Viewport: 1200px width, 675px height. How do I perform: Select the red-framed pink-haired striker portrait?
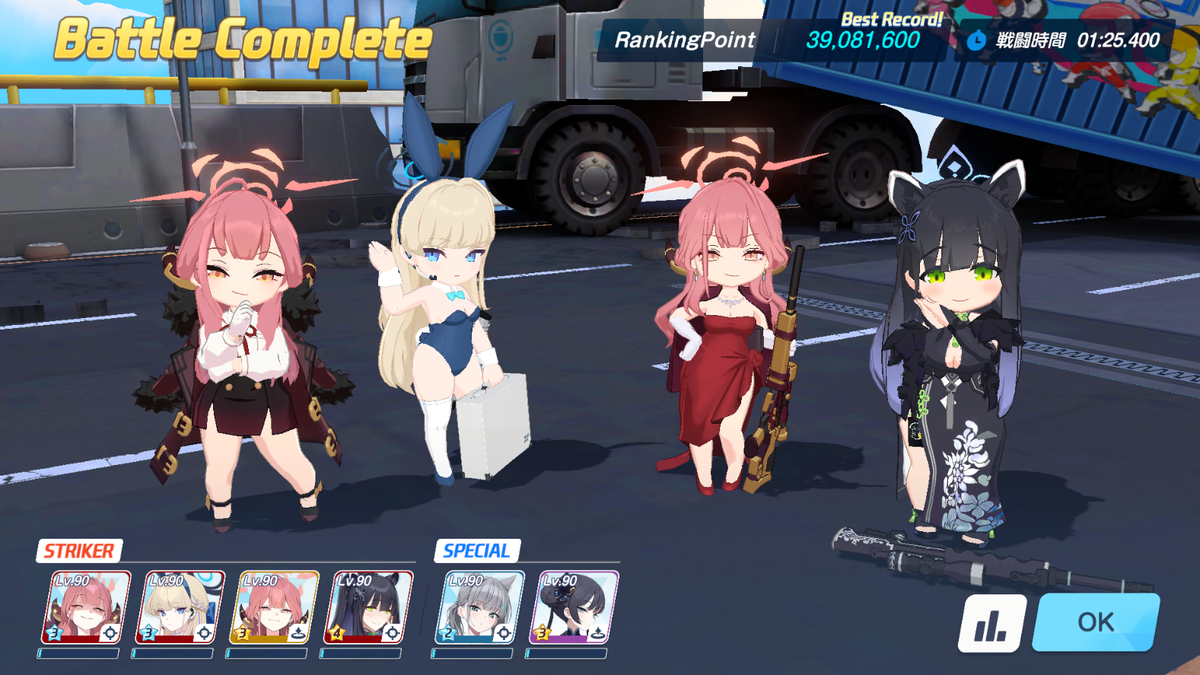pos(86,607)
